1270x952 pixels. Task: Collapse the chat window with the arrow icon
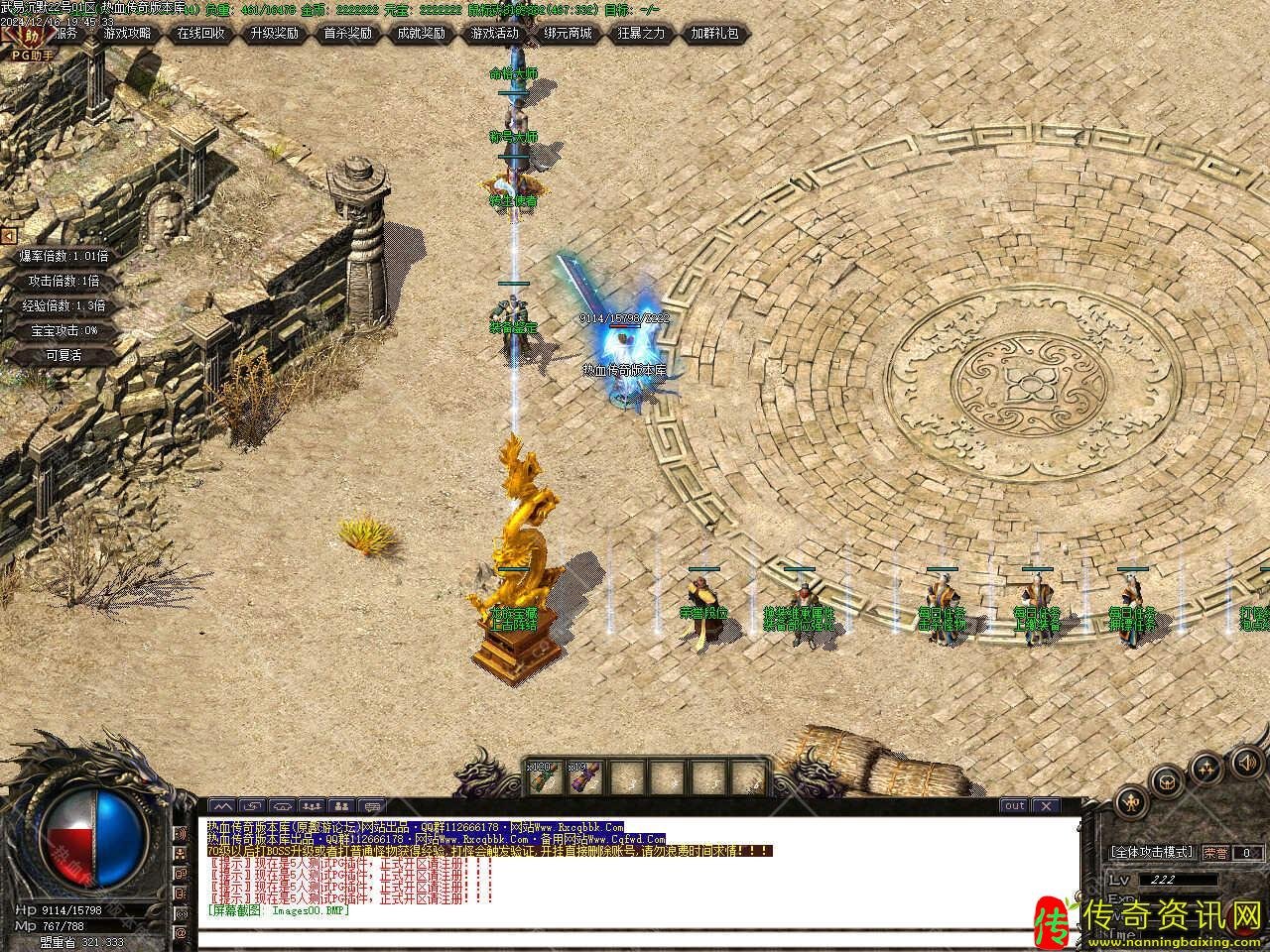point(223,805)
